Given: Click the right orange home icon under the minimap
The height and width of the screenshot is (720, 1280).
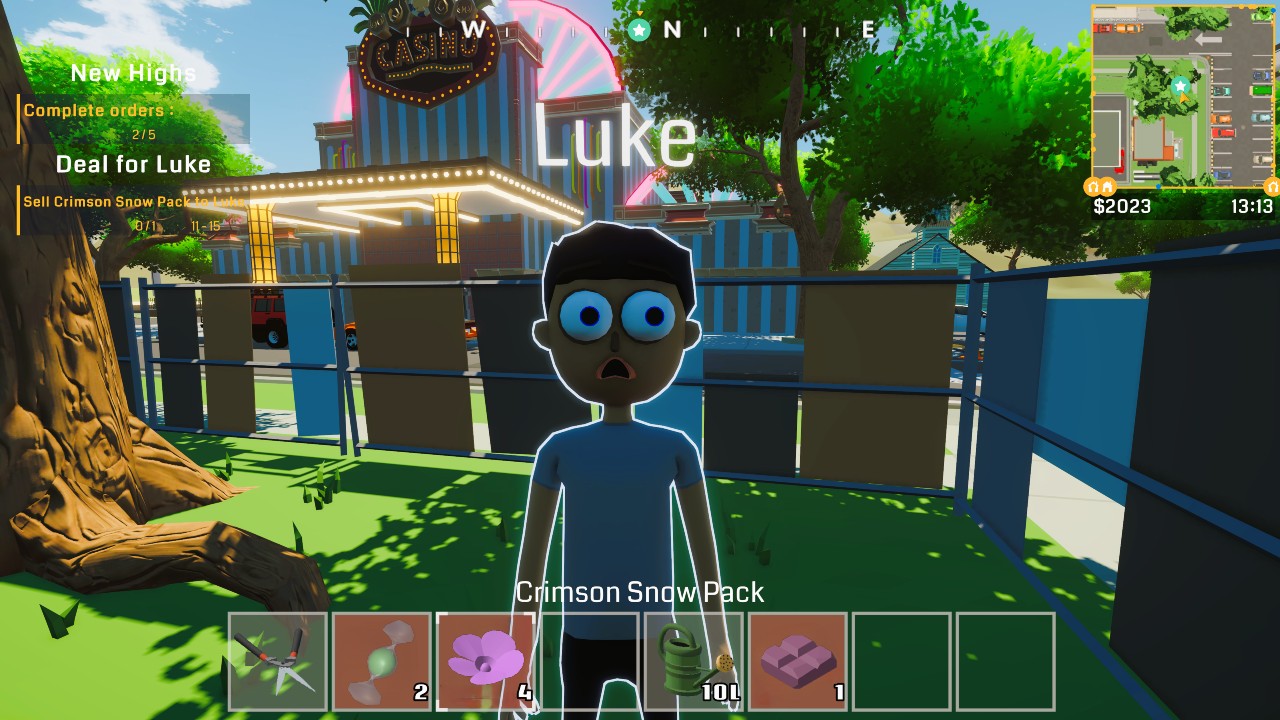Looking at the screenshot, I should 1272,185.
